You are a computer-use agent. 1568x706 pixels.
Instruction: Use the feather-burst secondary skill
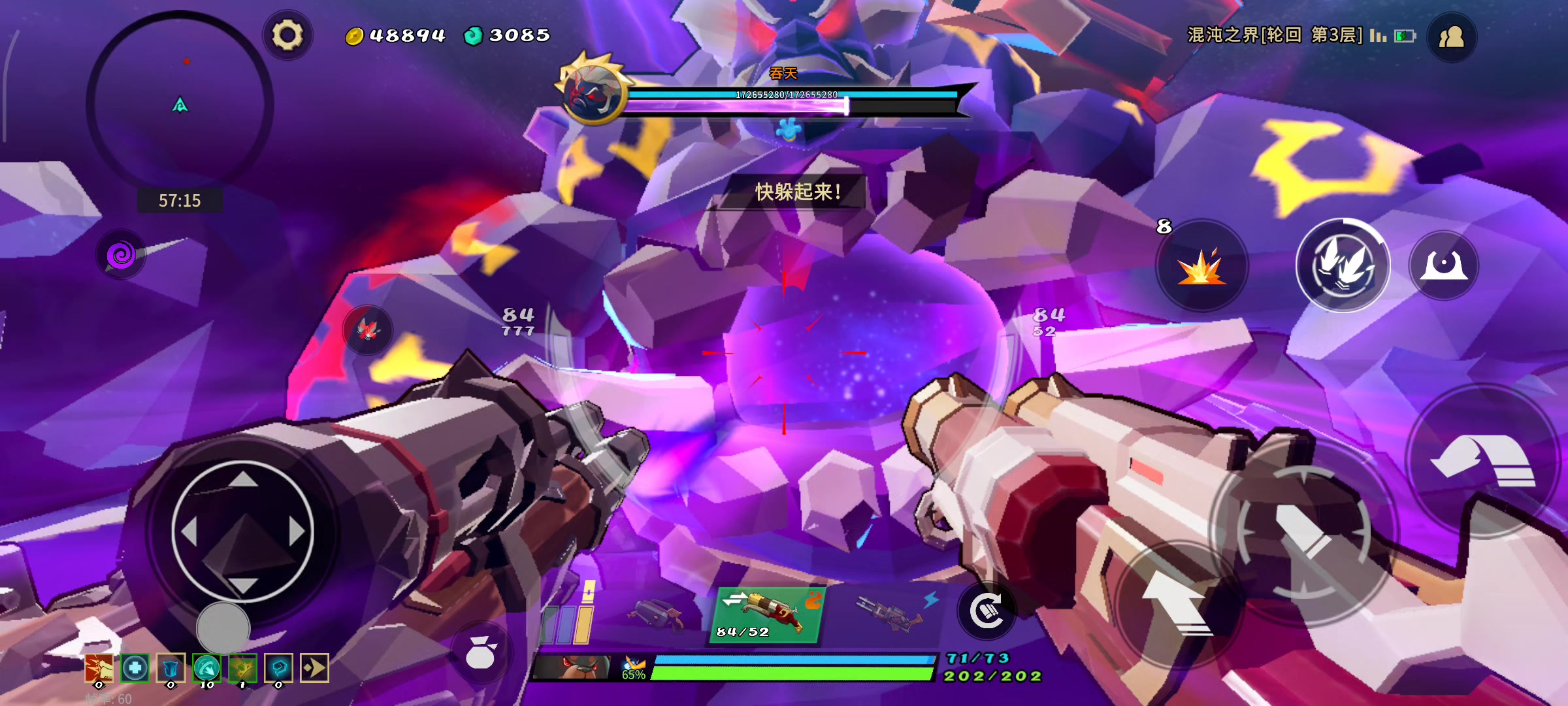[1343, 265]
